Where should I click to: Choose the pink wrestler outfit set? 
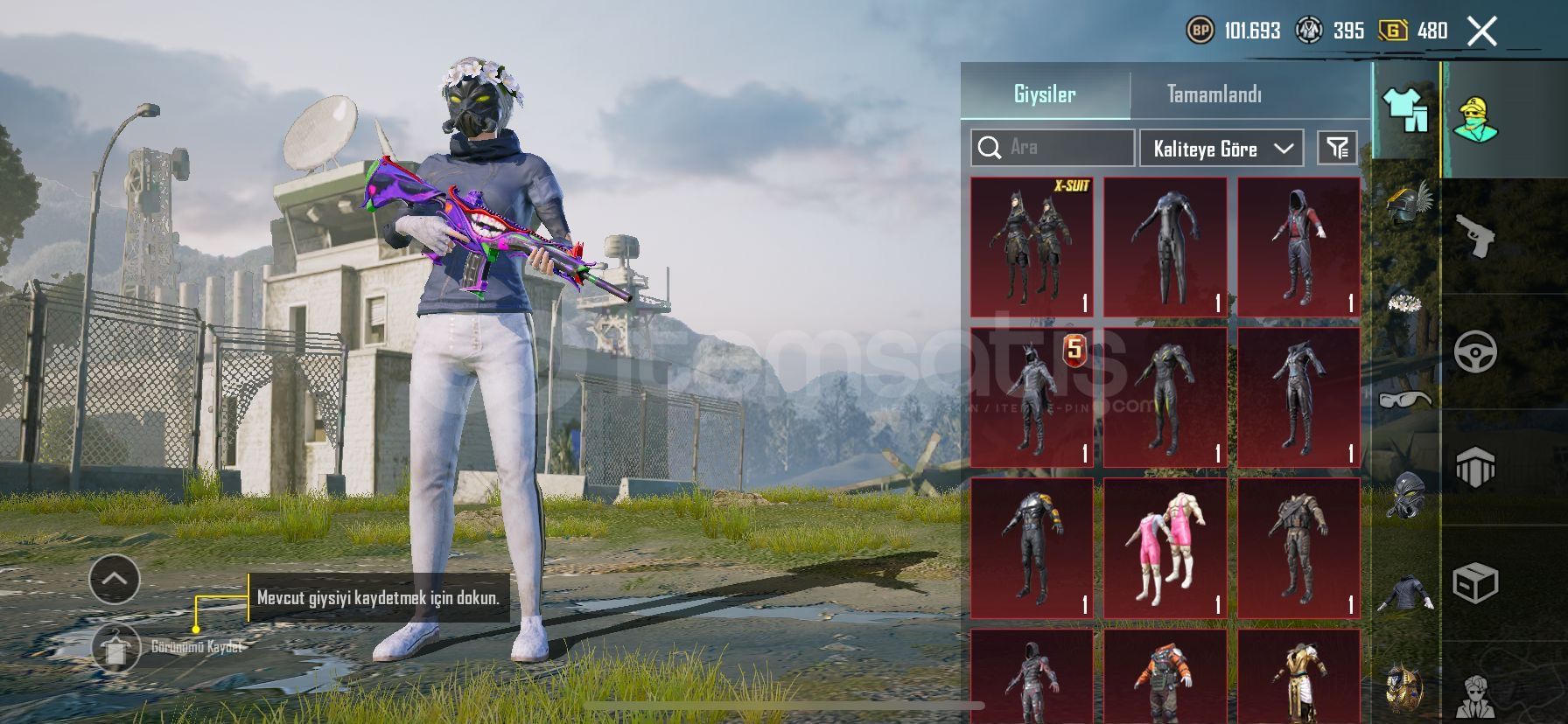point(1165,548)
